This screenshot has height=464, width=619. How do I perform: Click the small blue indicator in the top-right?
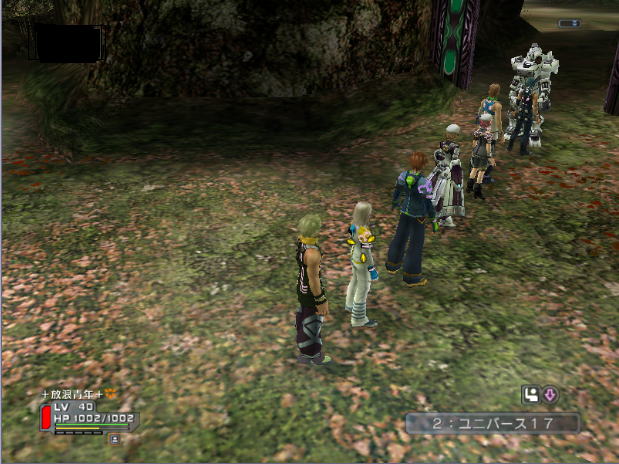pyautogui.click(x=569, y=23)
